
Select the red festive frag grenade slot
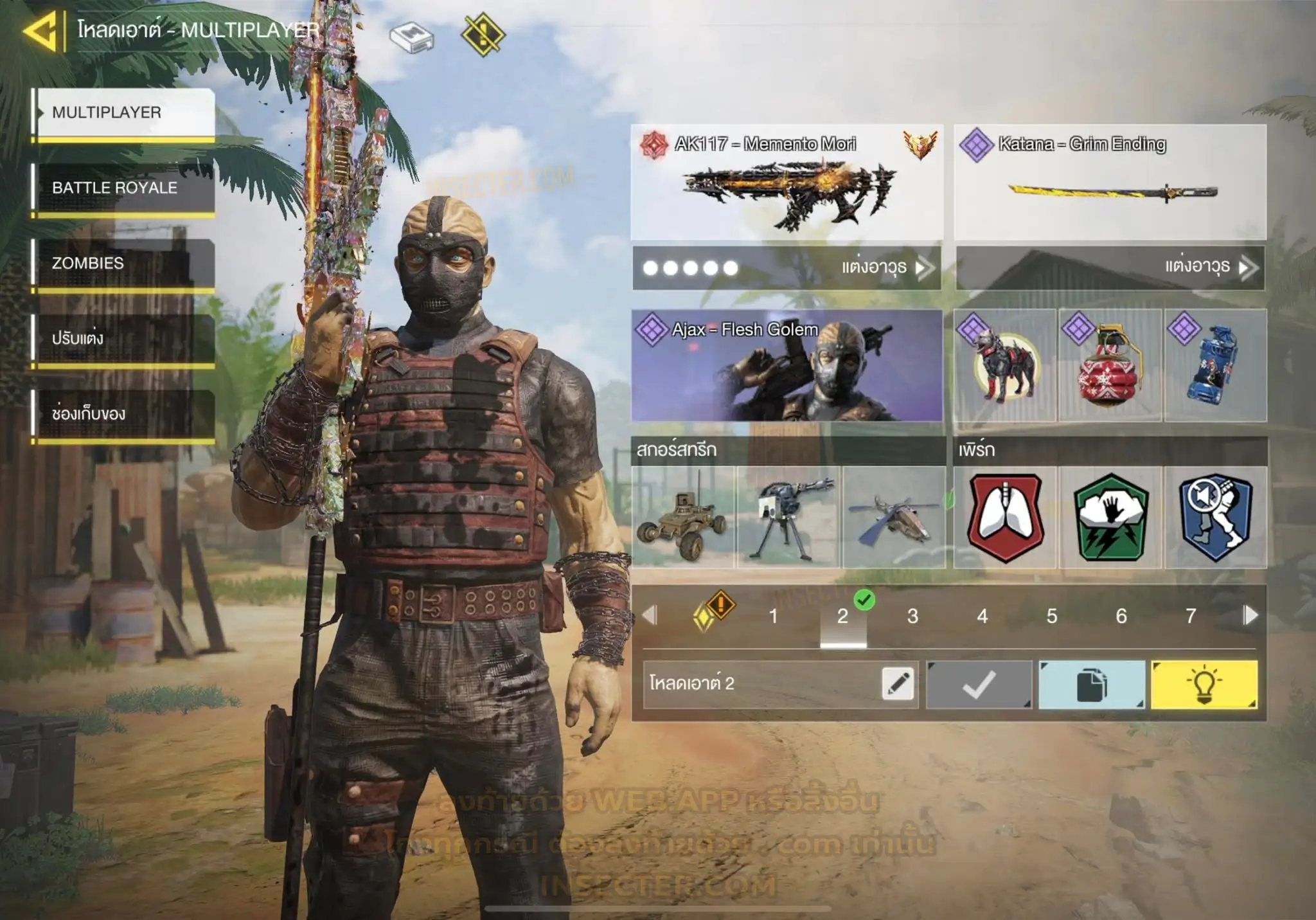[1110, 365]
